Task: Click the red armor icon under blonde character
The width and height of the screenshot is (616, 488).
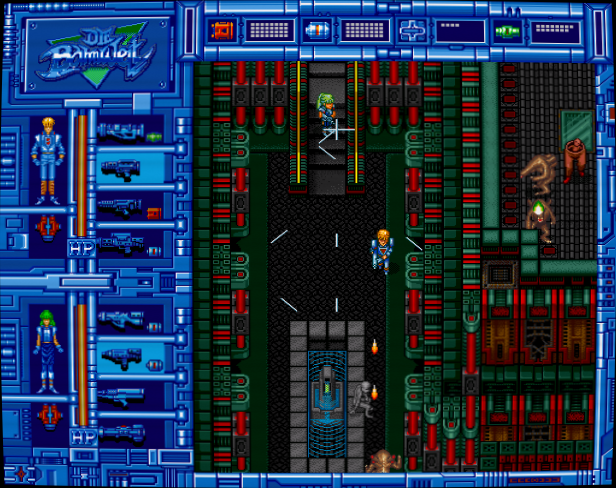Action: [x=45, y=228]
